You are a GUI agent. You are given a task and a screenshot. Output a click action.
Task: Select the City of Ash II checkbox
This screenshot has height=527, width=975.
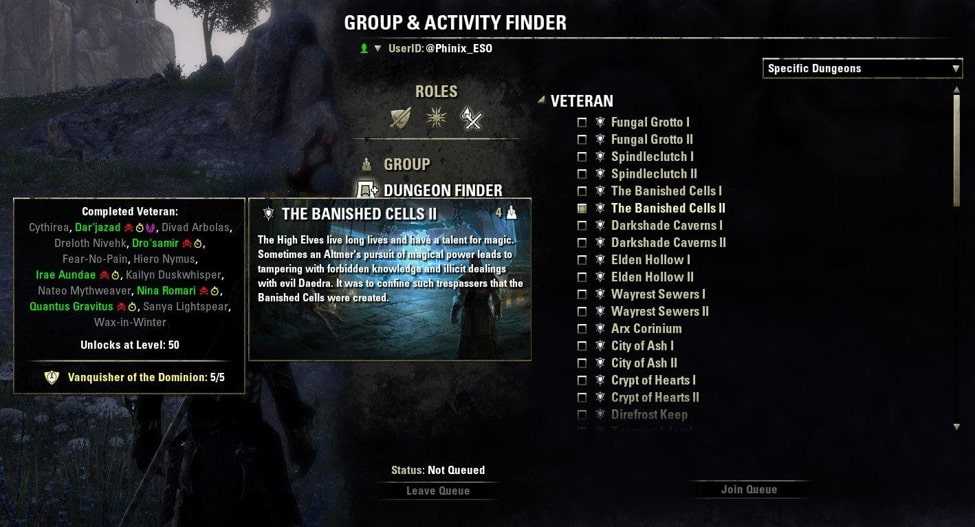click(582, 363)
